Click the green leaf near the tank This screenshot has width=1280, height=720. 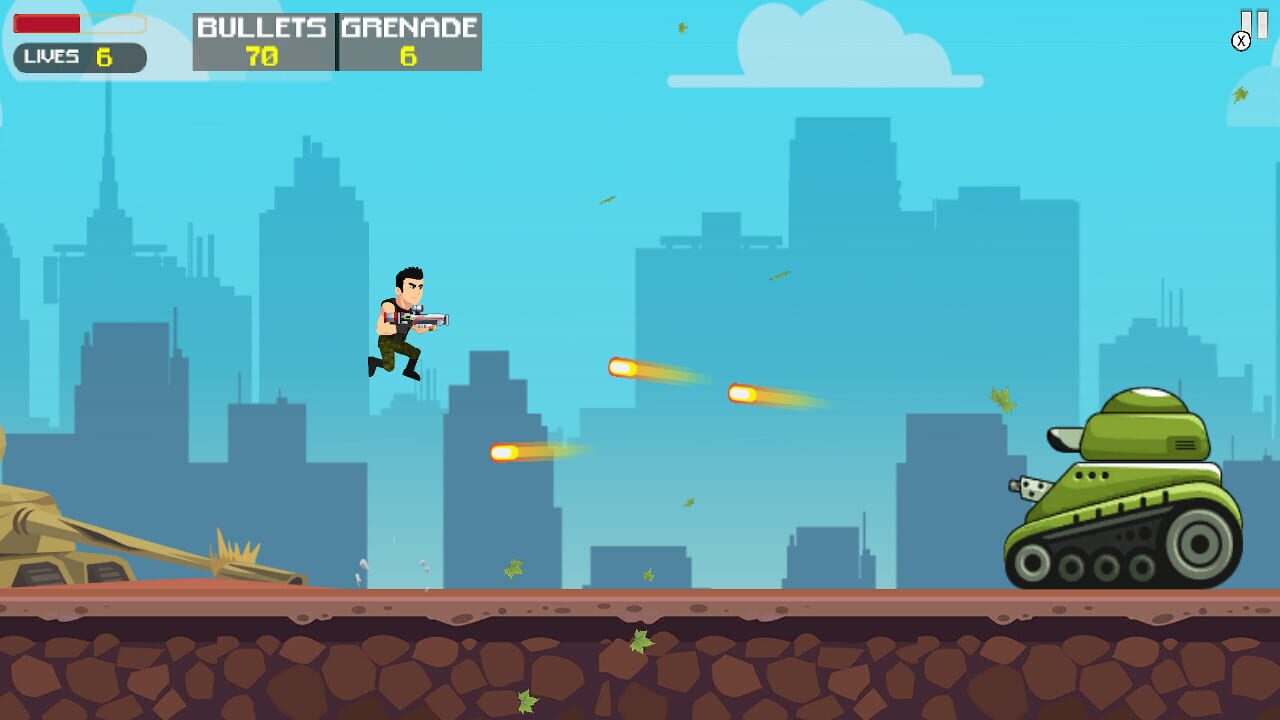click(1002, 400)
